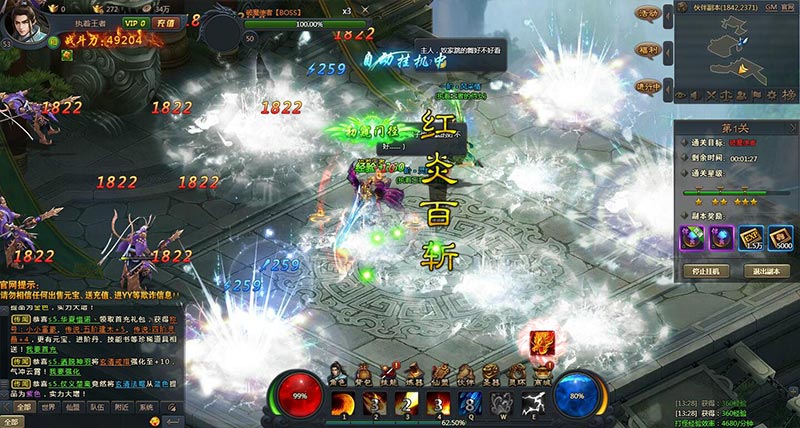
Task: Activate the blue skill on slot Q
Action: 470,403
